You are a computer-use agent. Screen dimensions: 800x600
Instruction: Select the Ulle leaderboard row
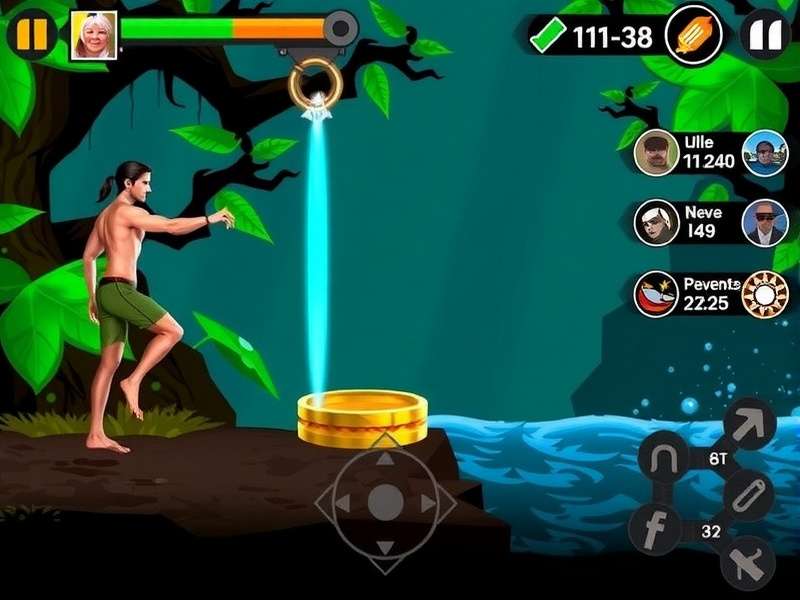tap(708, 152)
